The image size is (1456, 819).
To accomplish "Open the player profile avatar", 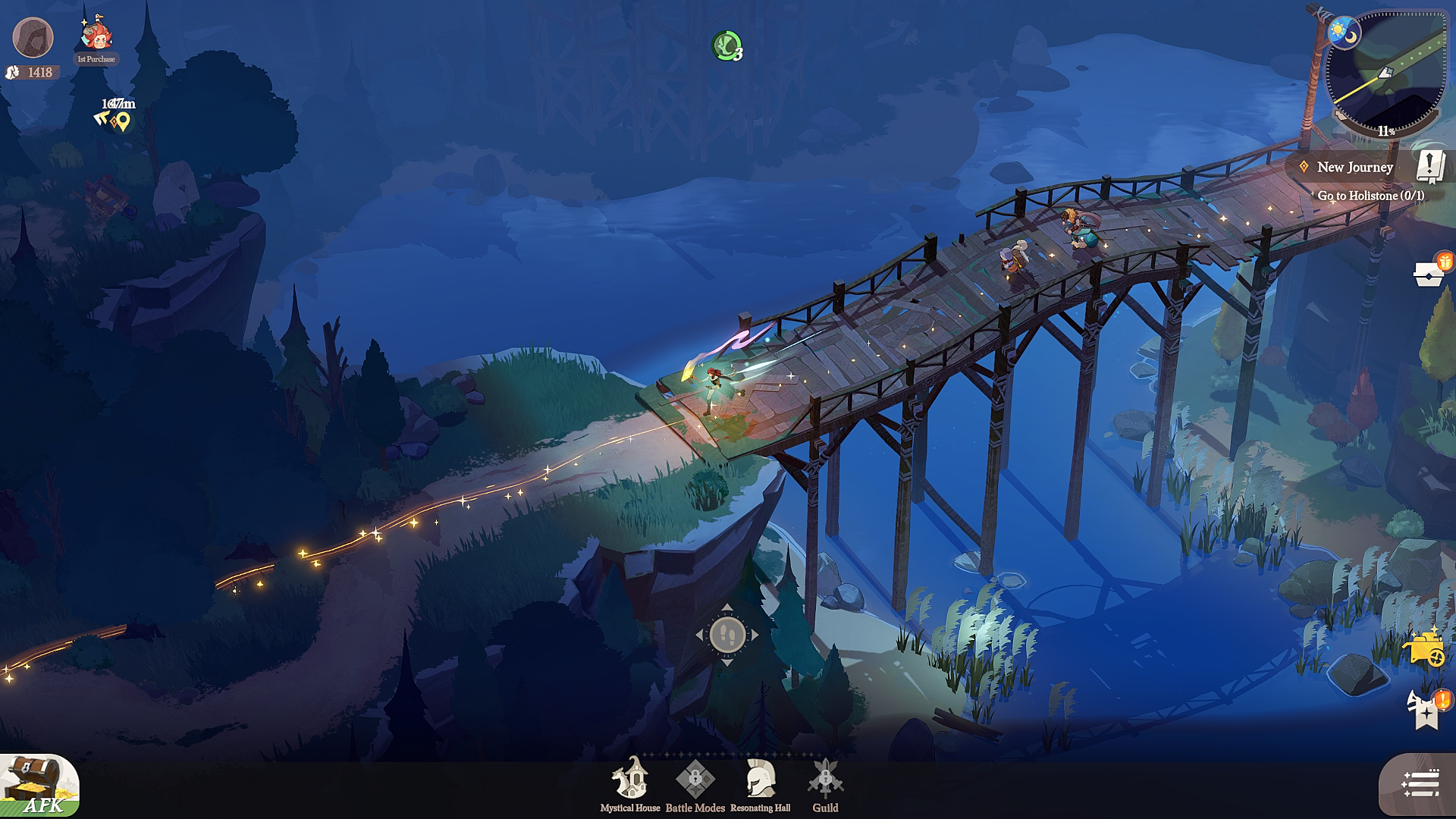I will (x=33, y=38).
